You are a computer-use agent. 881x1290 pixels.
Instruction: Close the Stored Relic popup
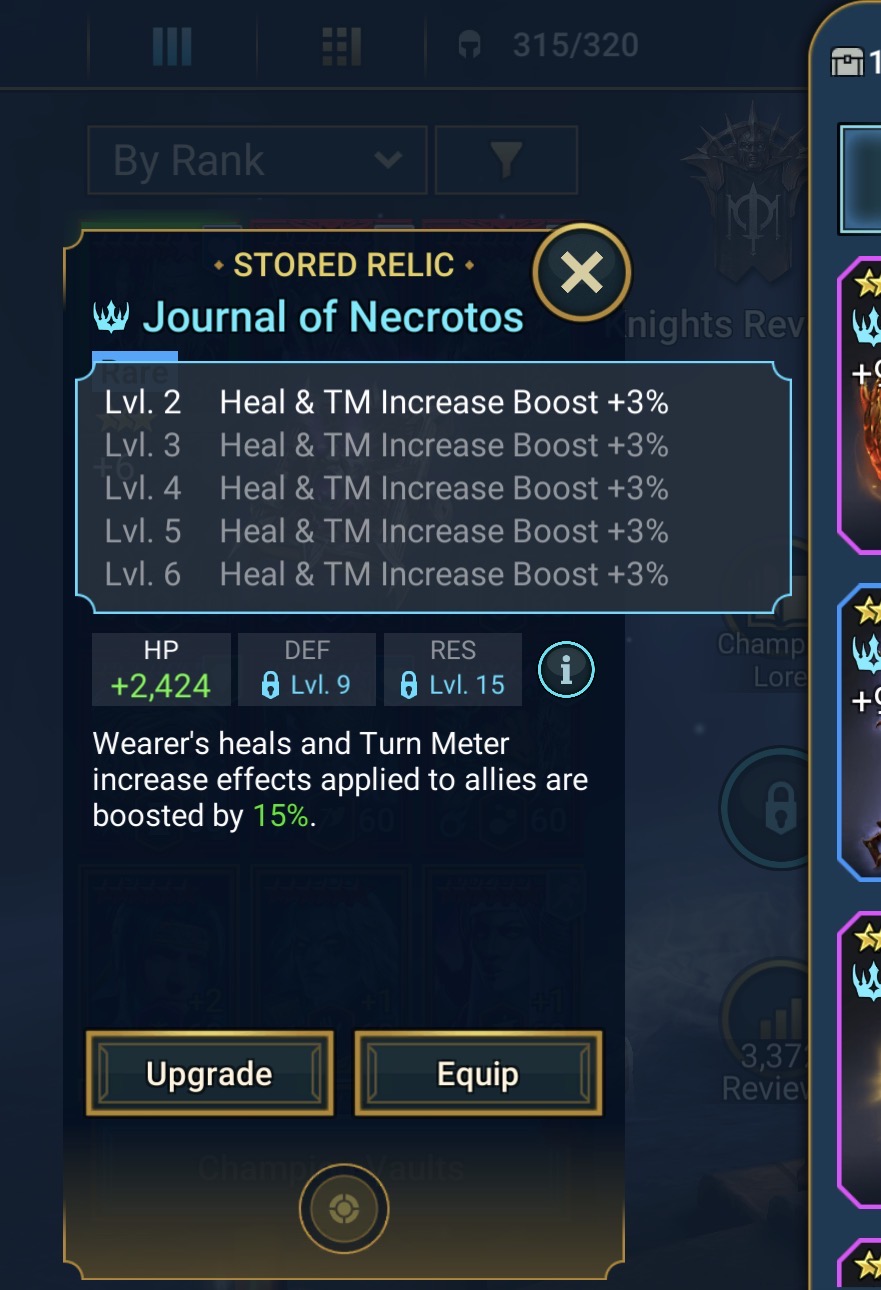pyautogui.click(x=582, y=272)
